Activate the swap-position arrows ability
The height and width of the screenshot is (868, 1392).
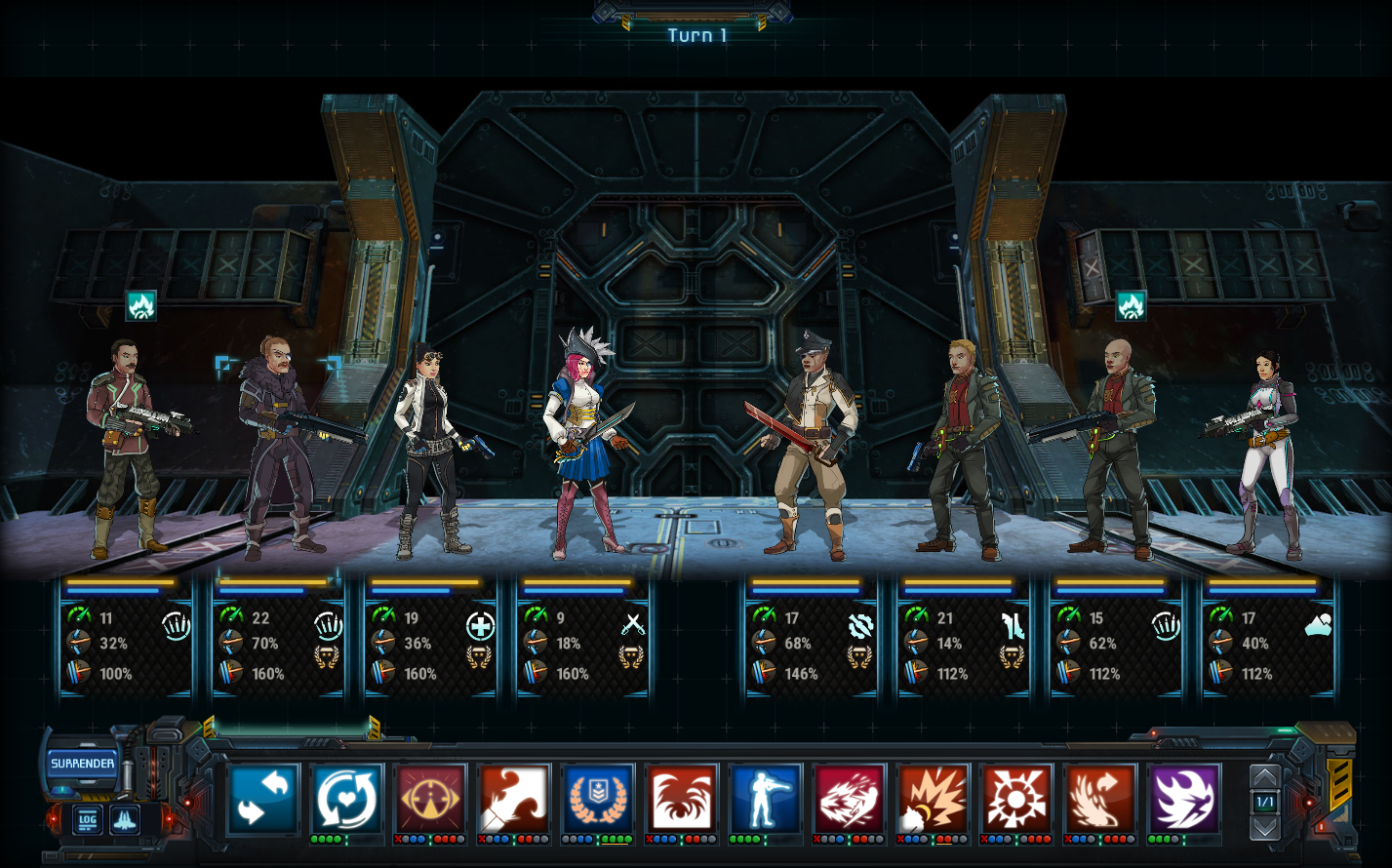[263, 799]
